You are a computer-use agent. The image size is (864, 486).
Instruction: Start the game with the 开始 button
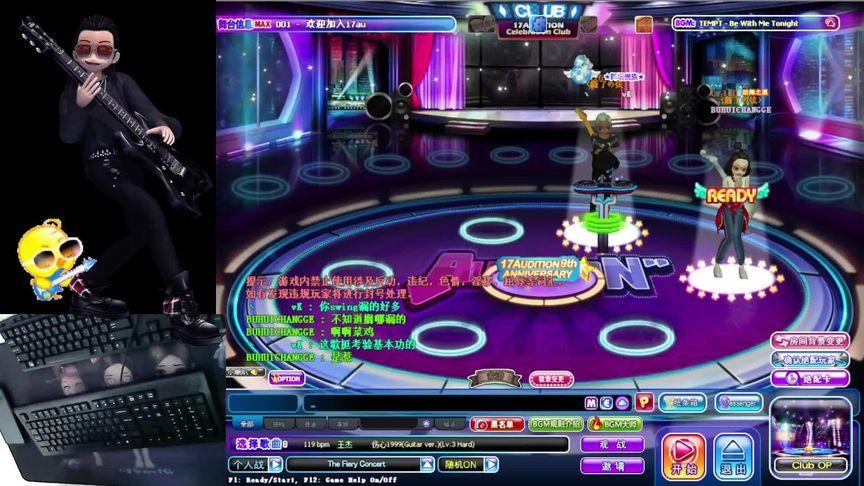point(684,456)
